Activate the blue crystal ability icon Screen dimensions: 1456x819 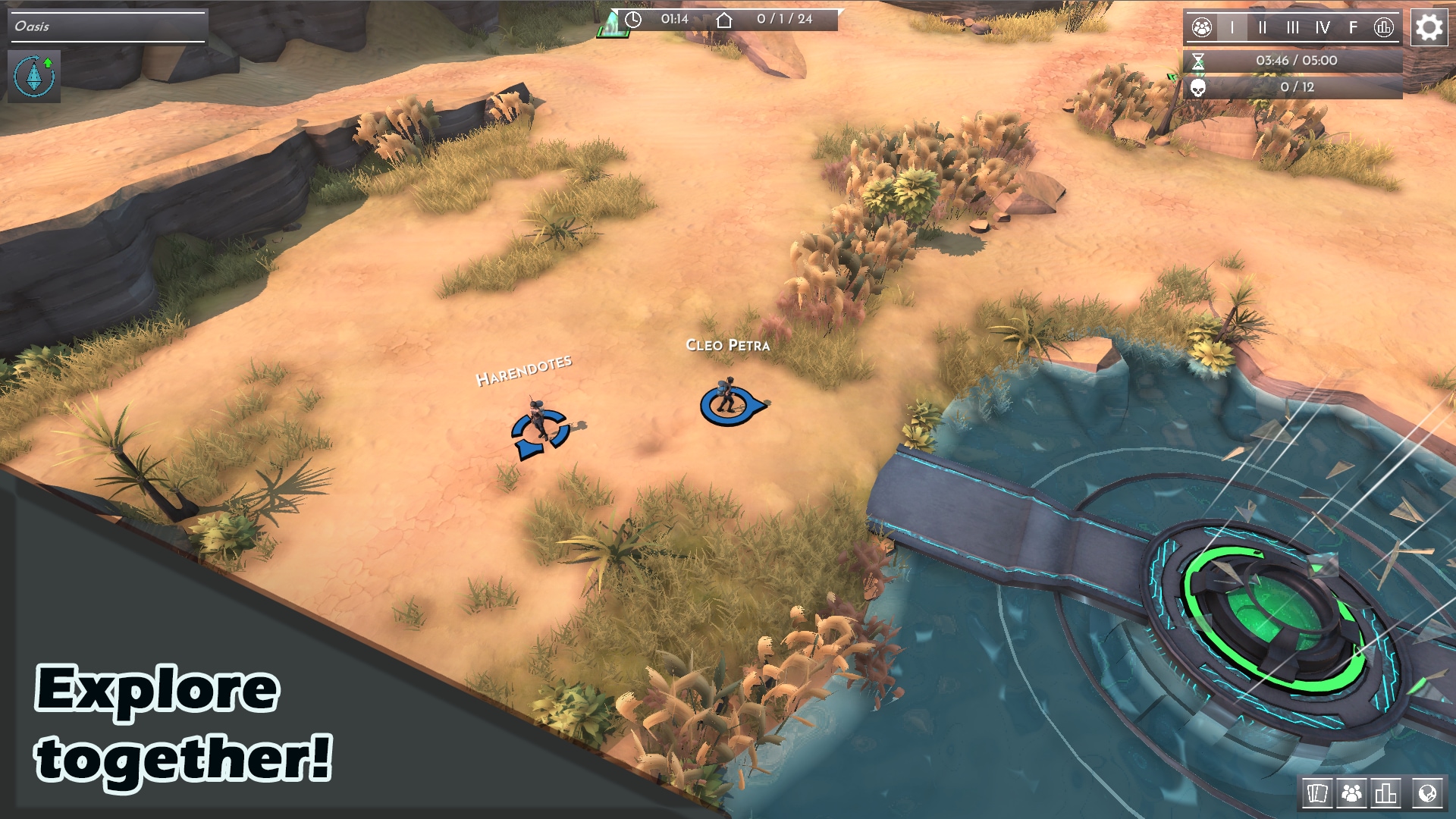34,76
